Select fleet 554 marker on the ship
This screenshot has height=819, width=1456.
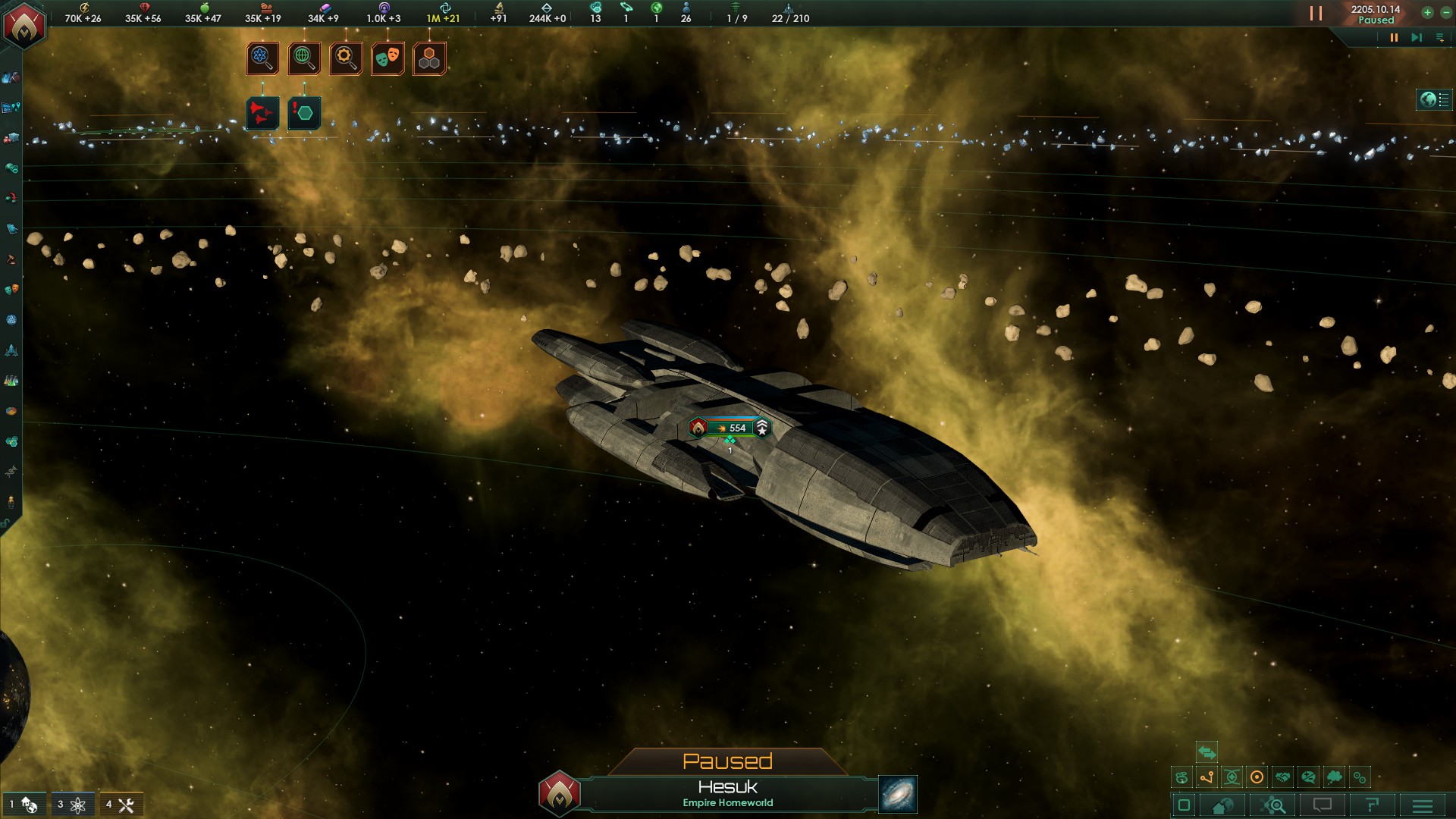click(x=730, y=428)
